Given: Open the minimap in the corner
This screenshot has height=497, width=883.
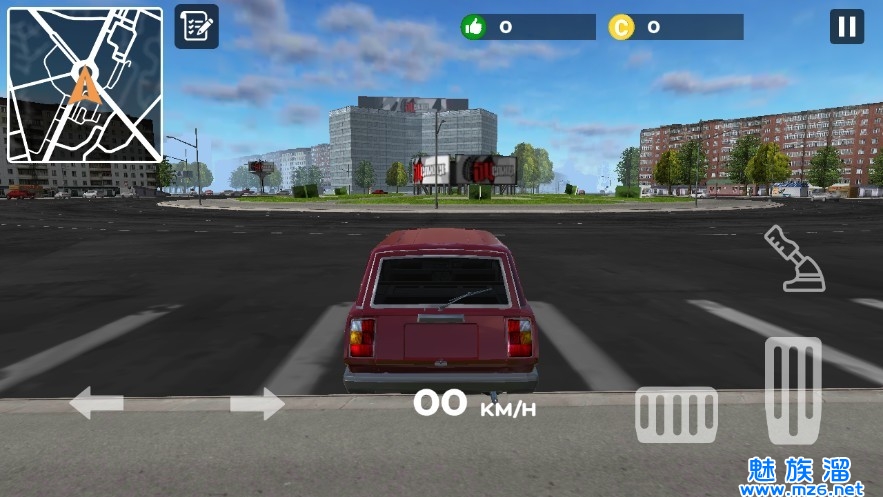Looking at the screenshot, I should pyautogui.click(x=85, y=85).
